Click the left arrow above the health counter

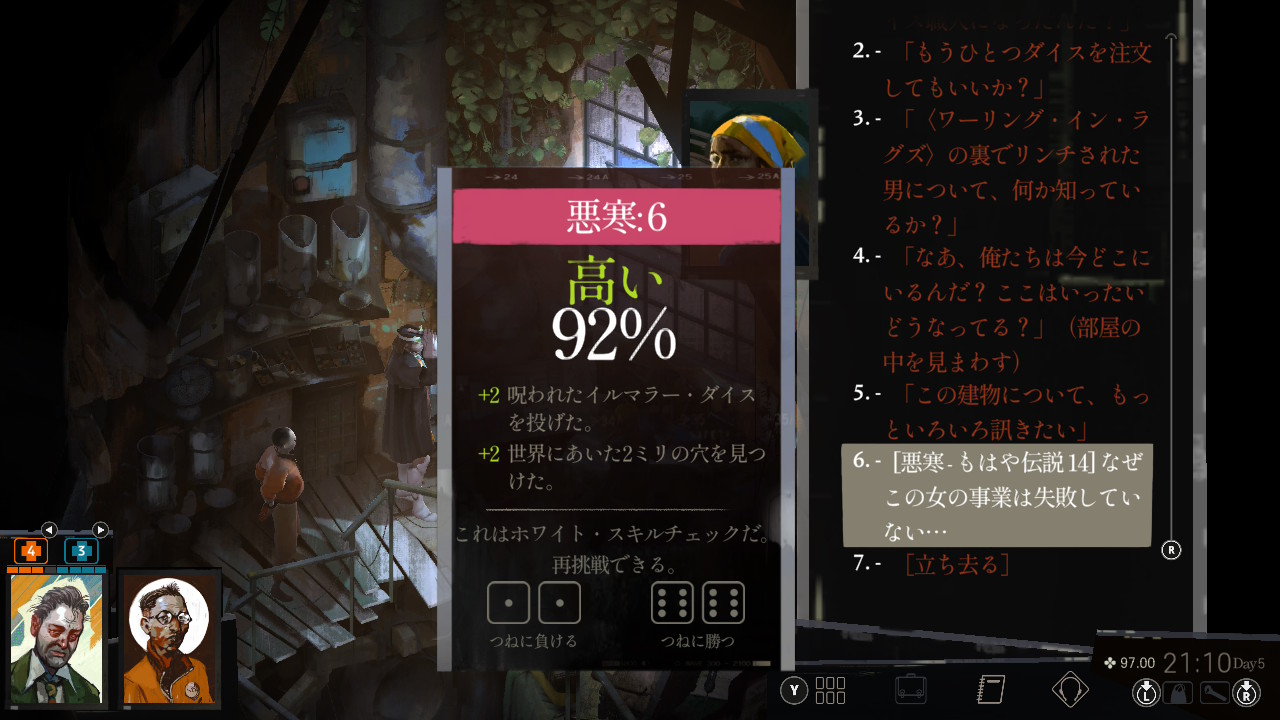pyautogui.click(x=48, y=530)
